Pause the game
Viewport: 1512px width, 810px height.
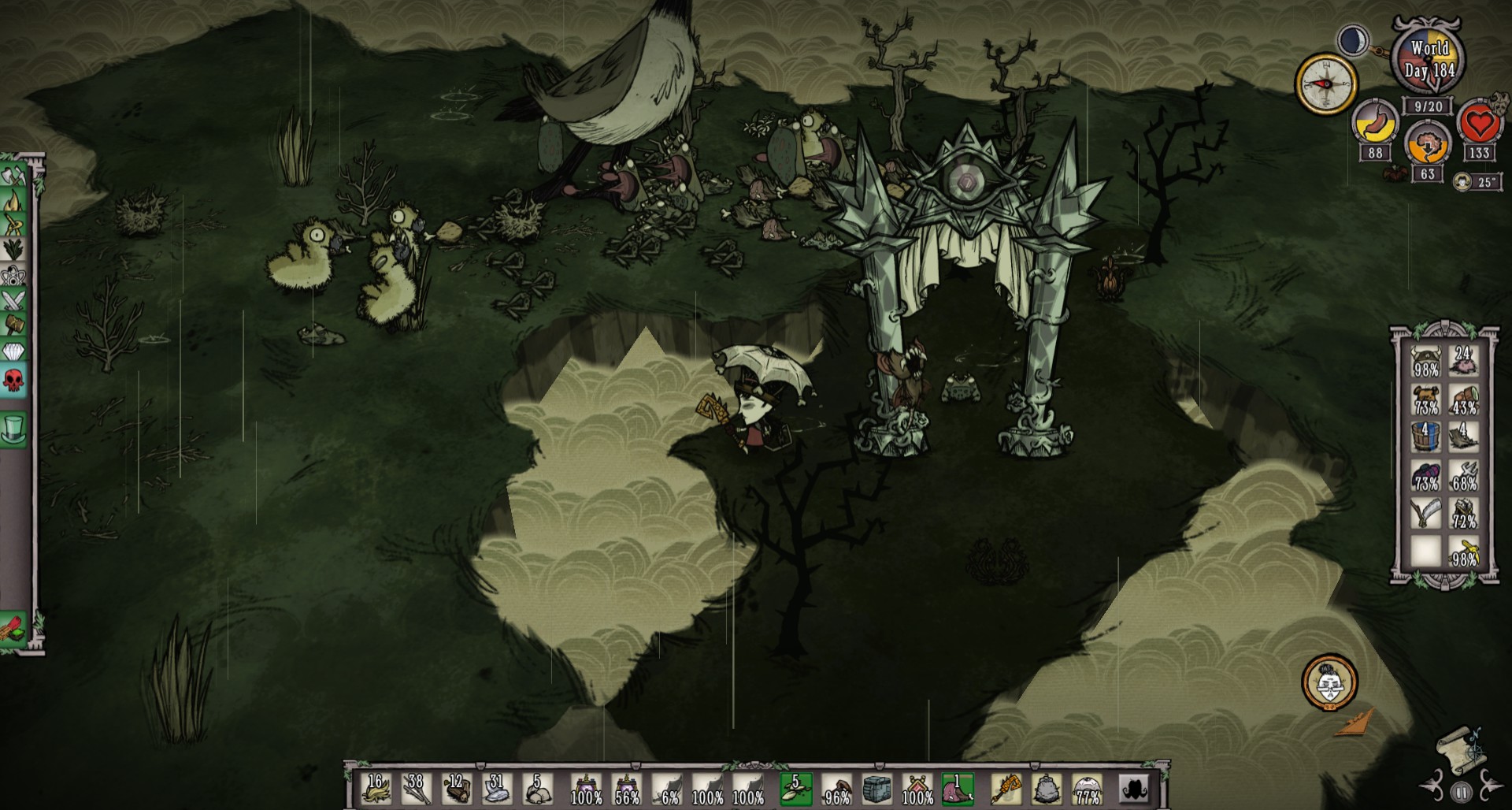[1462, 793]
